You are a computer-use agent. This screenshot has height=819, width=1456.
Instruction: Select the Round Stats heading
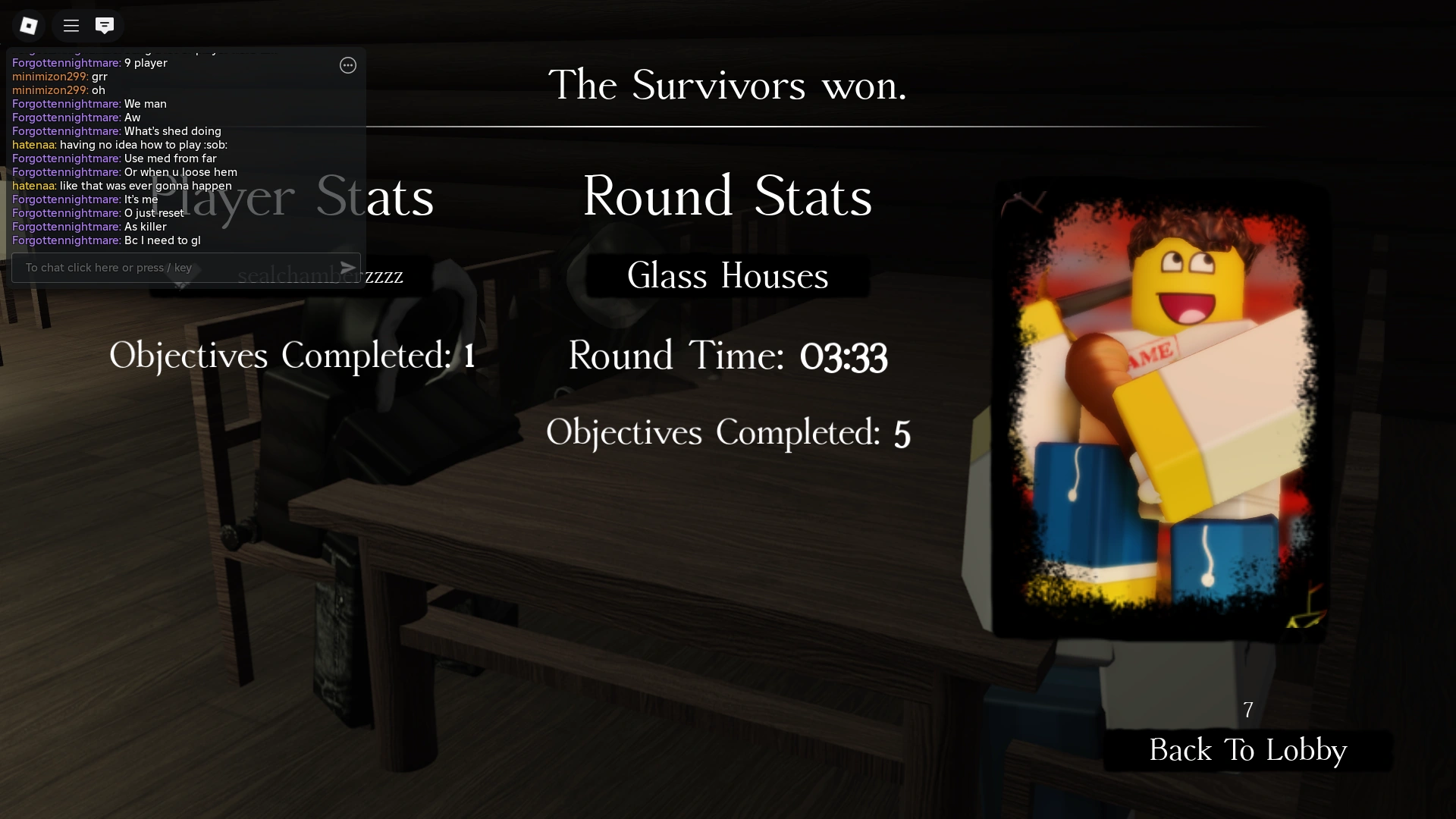(x=727, y=197)
